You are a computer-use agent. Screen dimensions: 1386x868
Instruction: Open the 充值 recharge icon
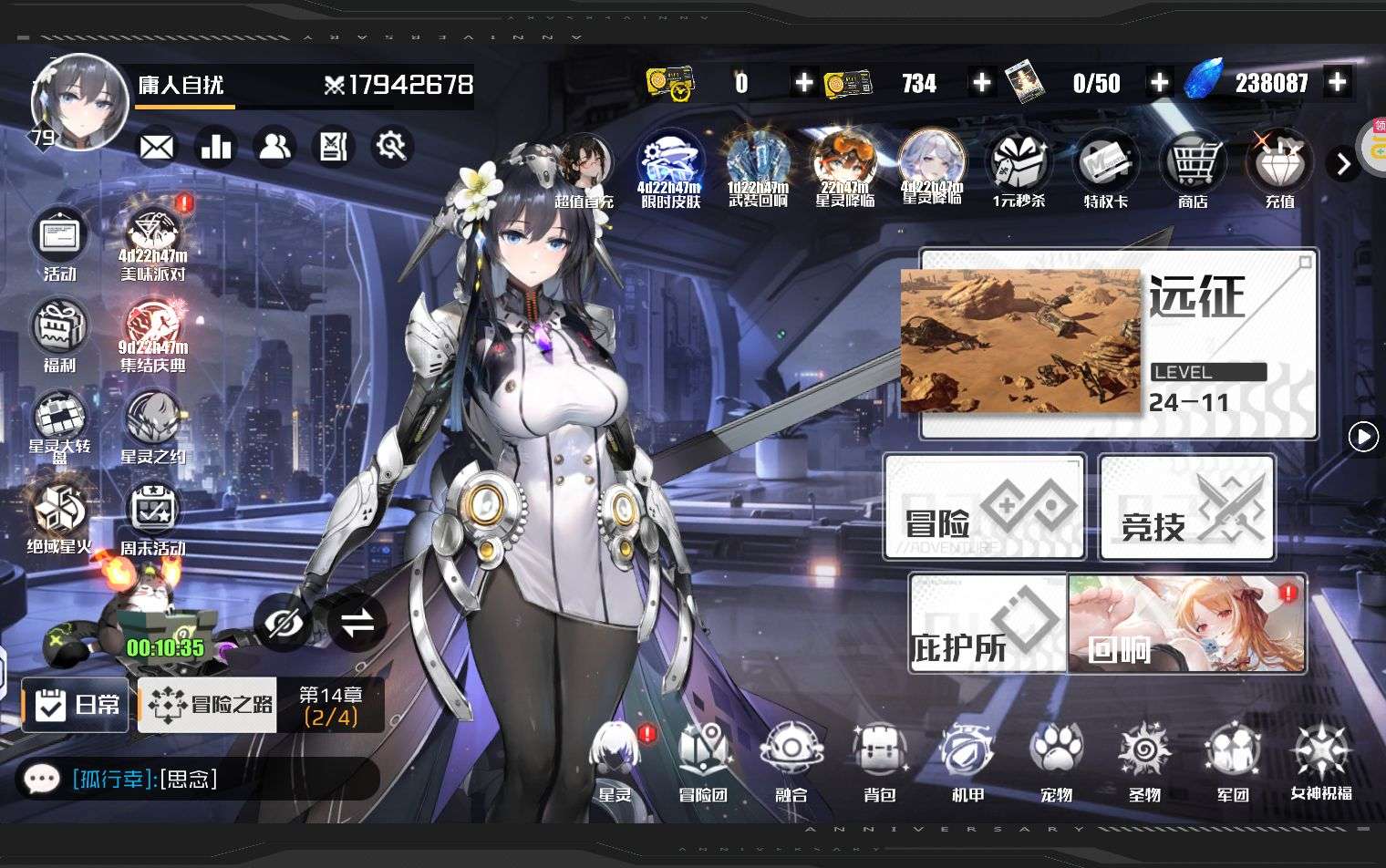click(x=1279, y=169)
